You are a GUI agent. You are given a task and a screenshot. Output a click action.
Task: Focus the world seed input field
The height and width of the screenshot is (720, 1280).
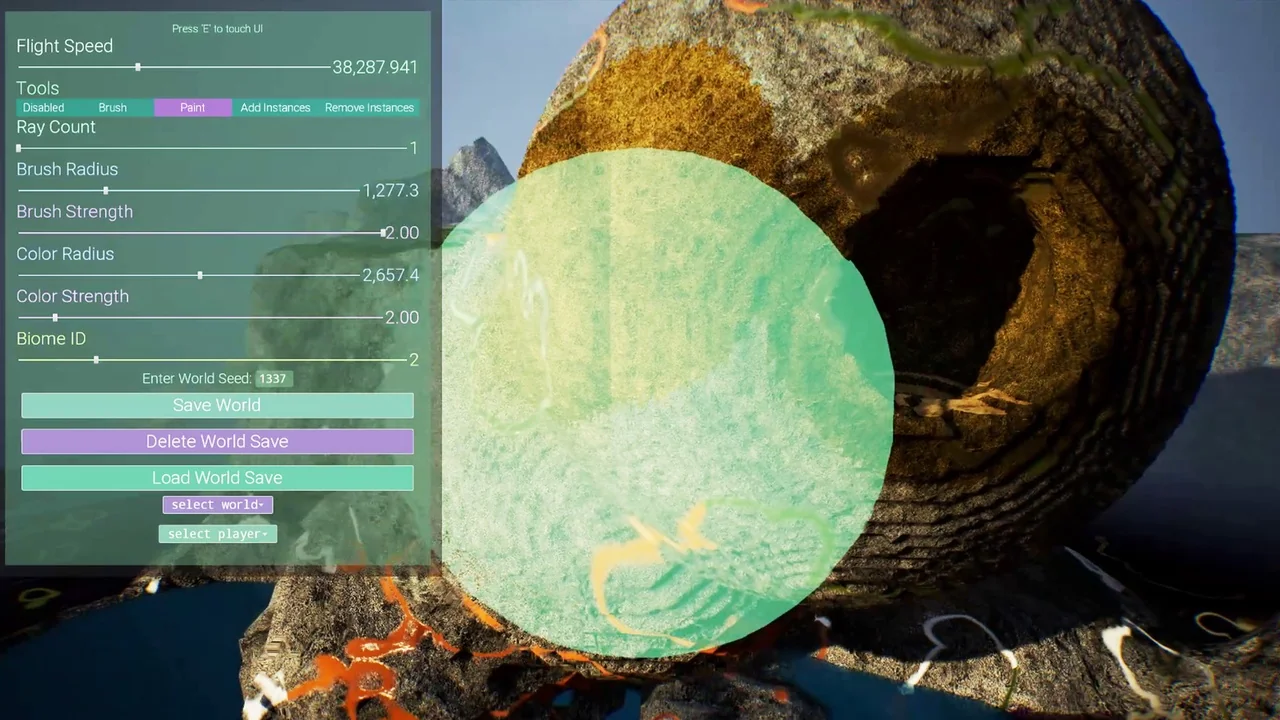pos(273,379)
